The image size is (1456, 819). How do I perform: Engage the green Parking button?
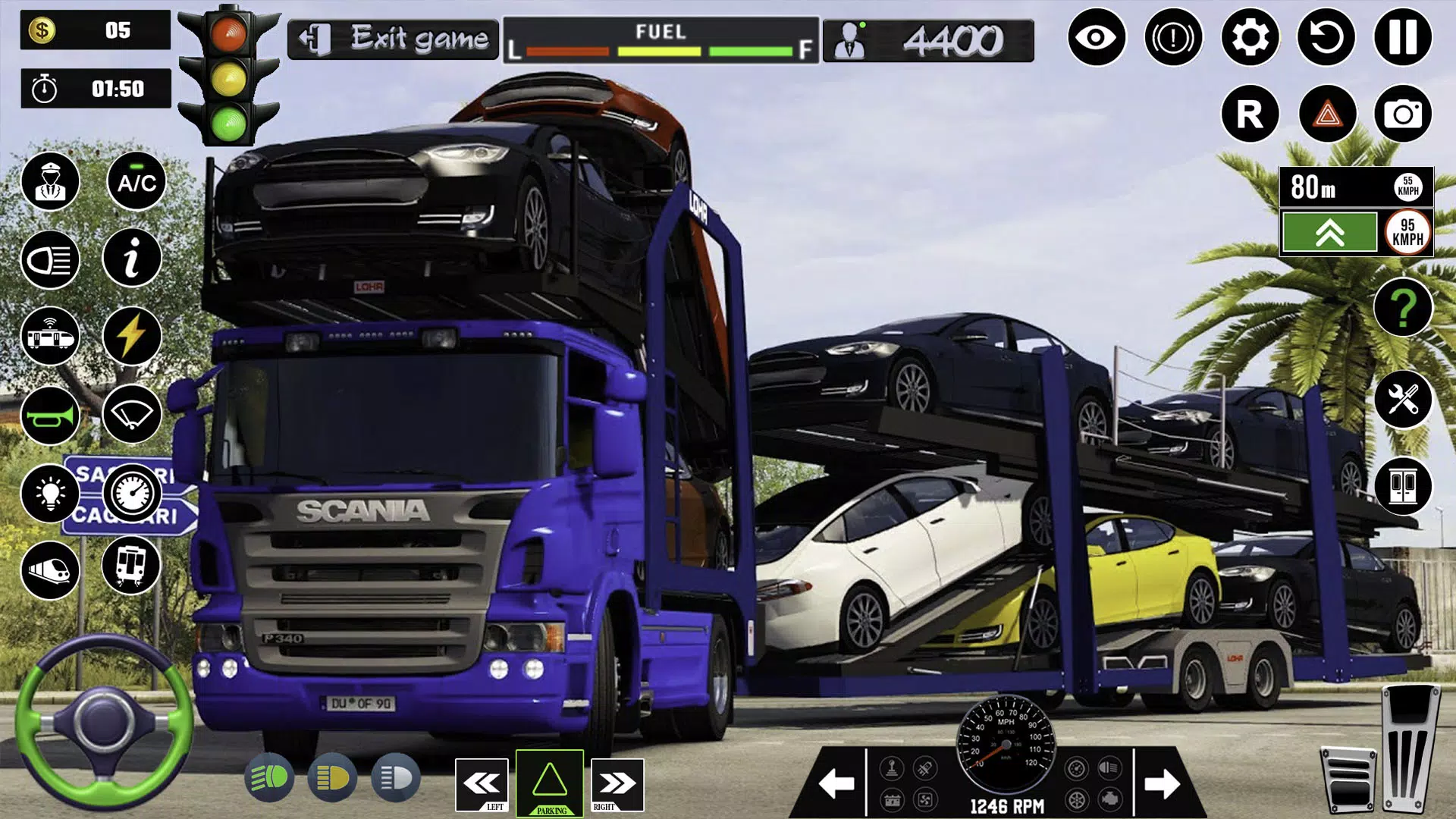click(x=550, y=783)
